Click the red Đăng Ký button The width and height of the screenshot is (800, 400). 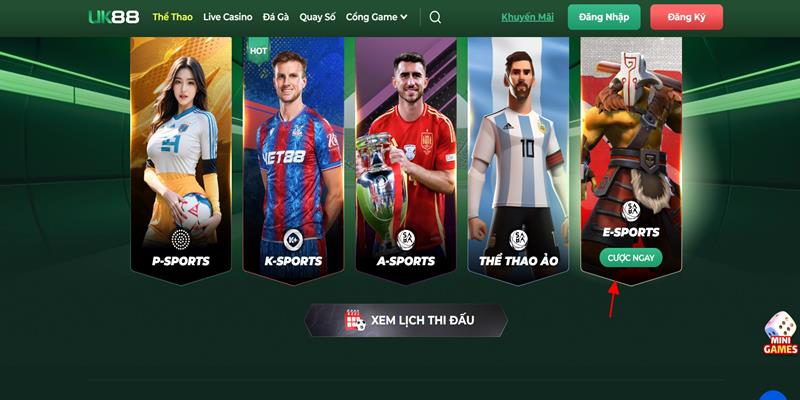[x=686, y=17]
